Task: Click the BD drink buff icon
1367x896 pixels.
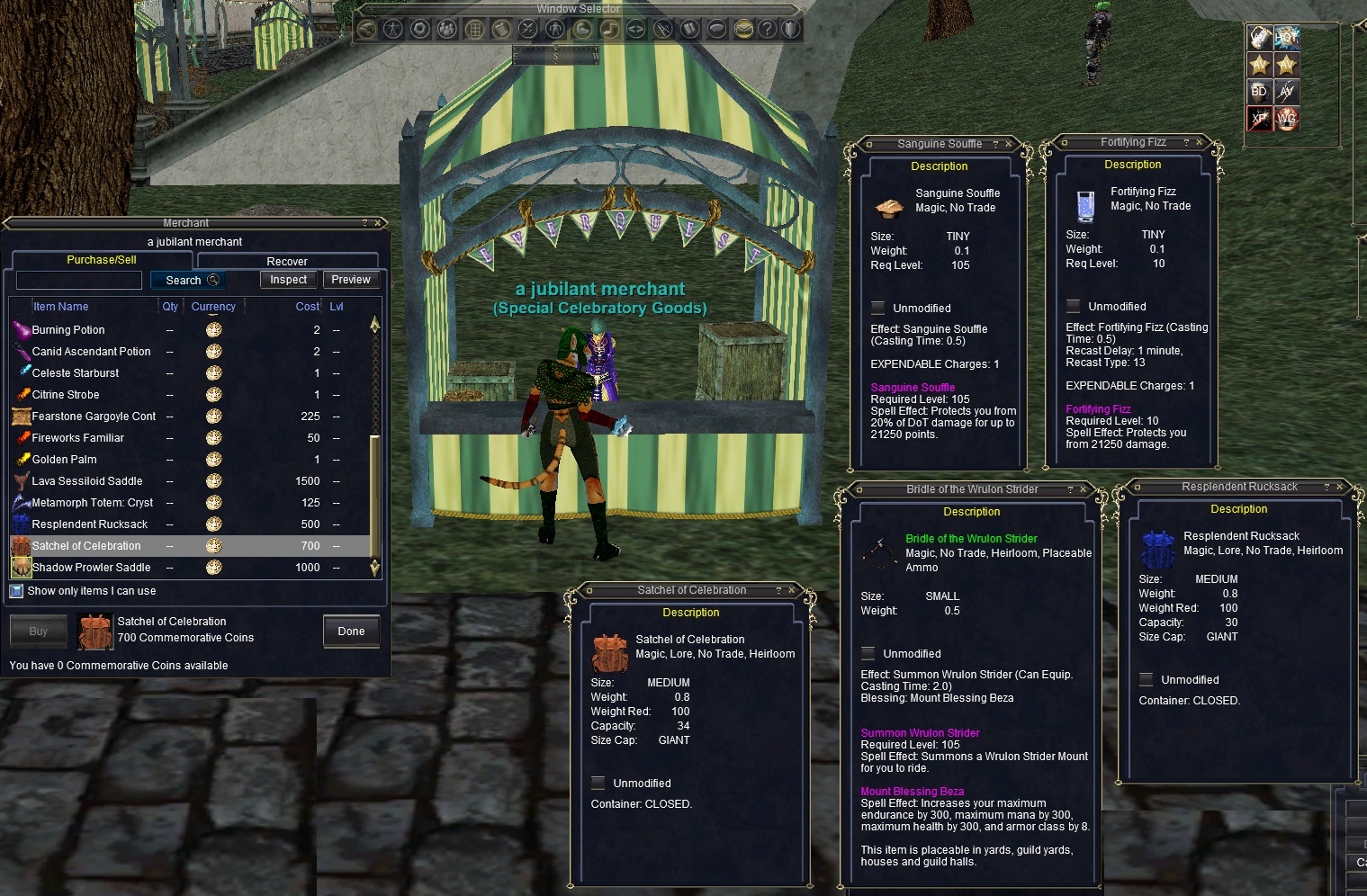Action: pyautogui.click(x=1258, y=91)
